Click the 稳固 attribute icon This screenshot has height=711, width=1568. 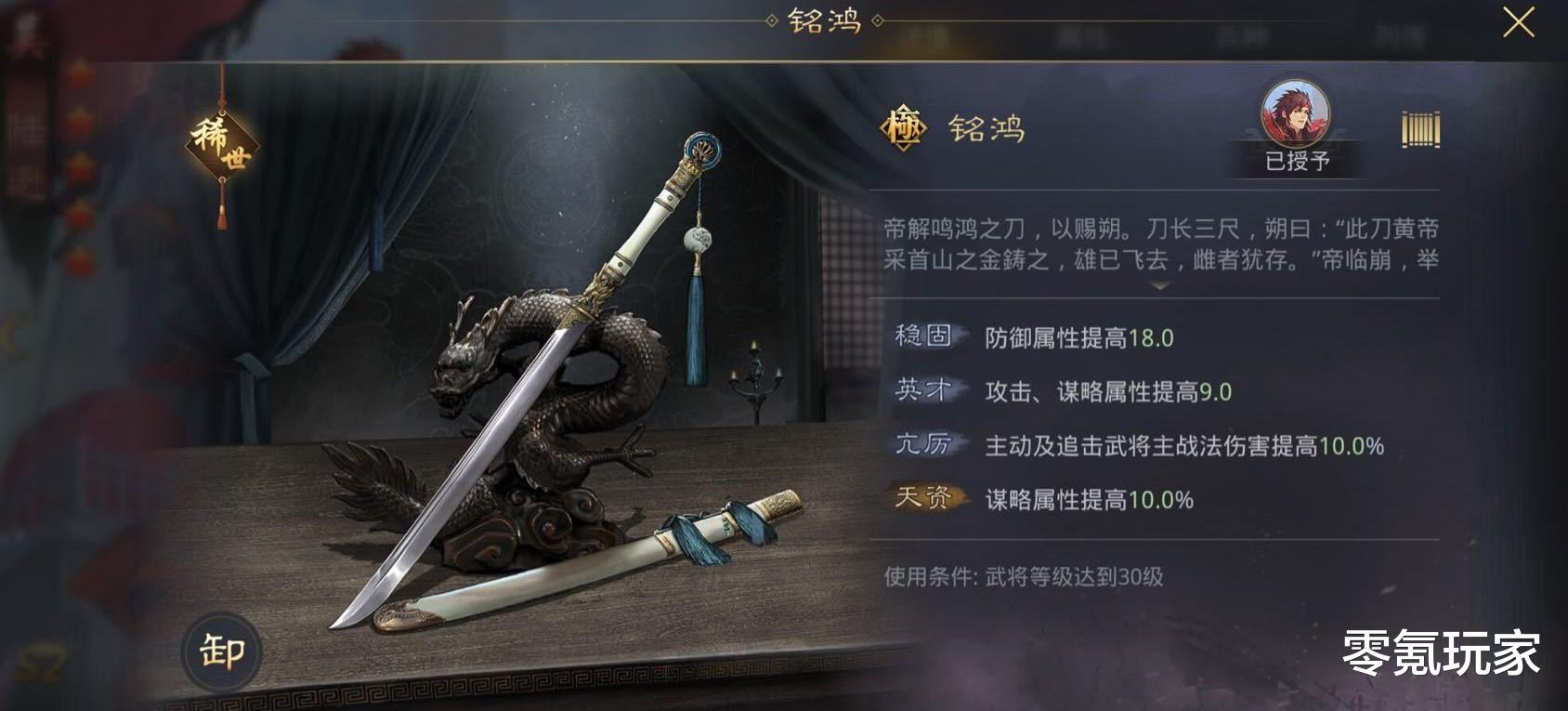click(925, 339)
